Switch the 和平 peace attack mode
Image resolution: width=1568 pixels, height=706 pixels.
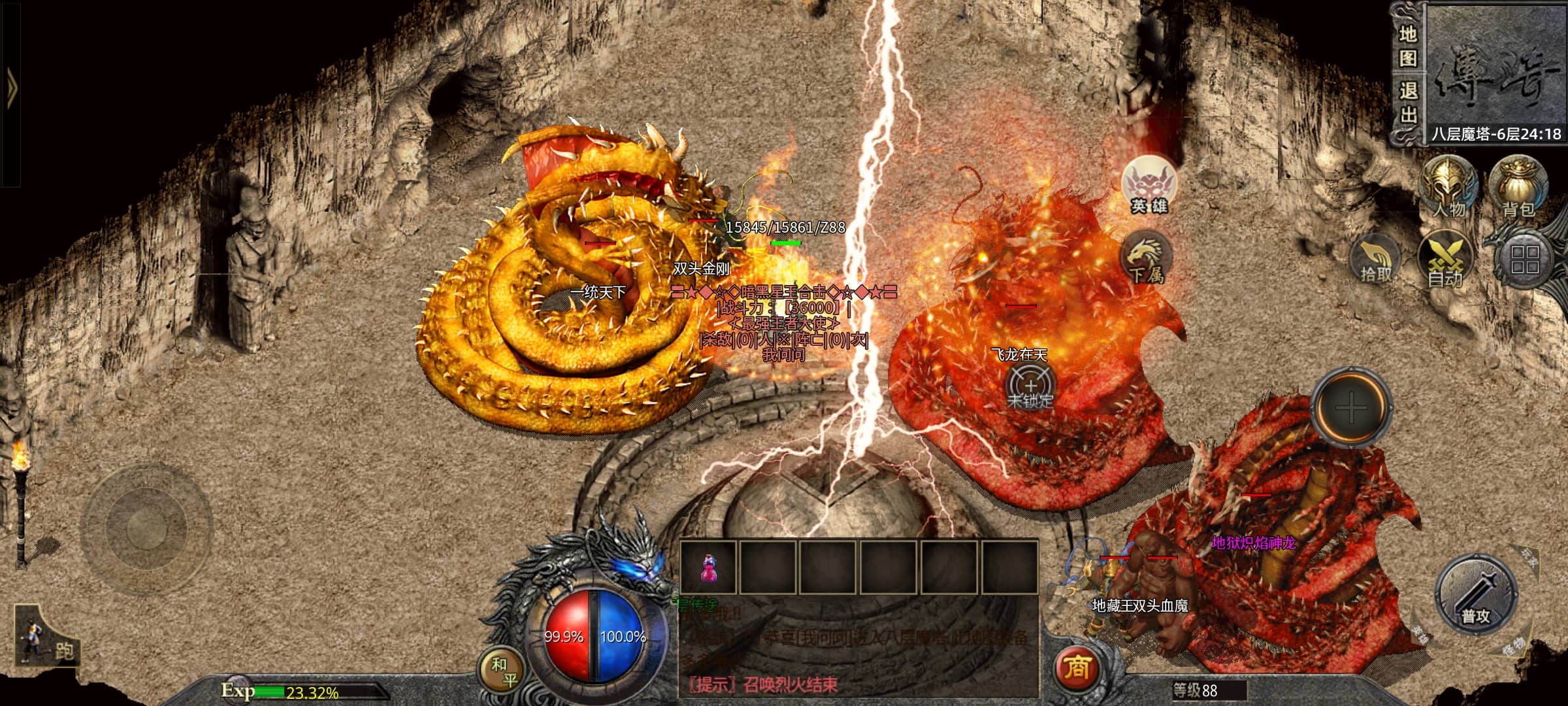(502, 672)
